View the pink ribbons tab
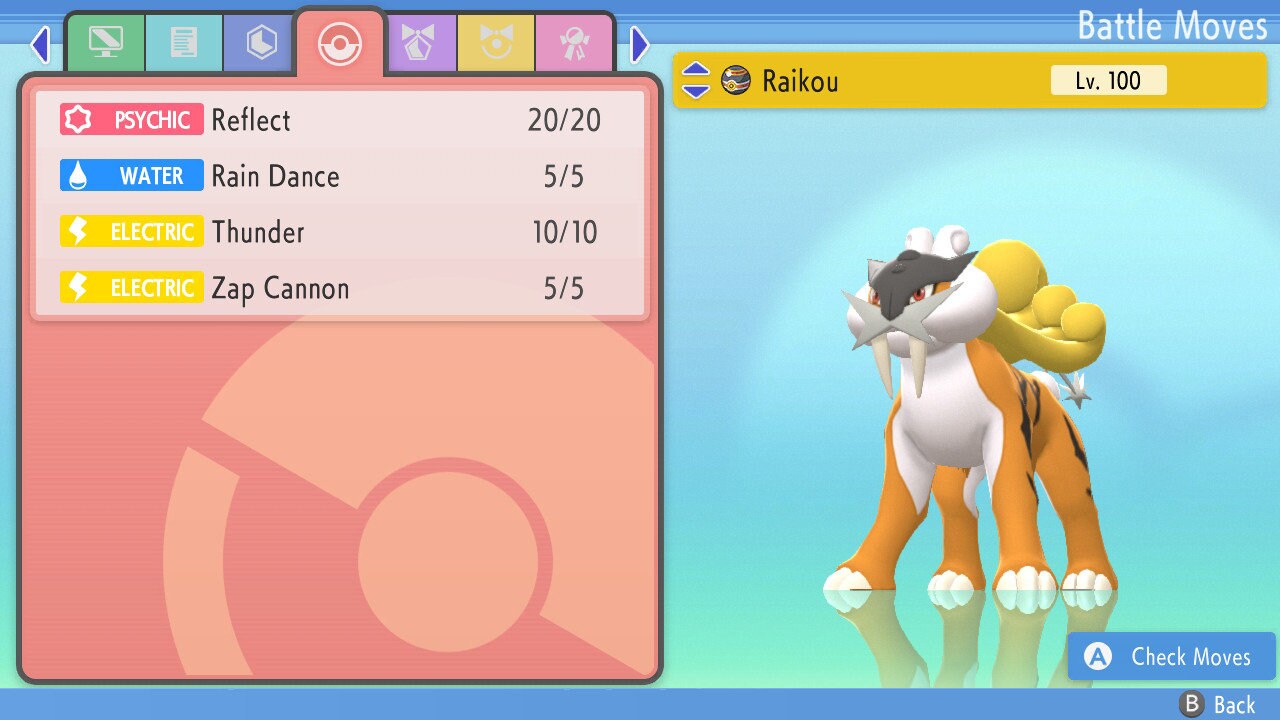 (574, 43)
